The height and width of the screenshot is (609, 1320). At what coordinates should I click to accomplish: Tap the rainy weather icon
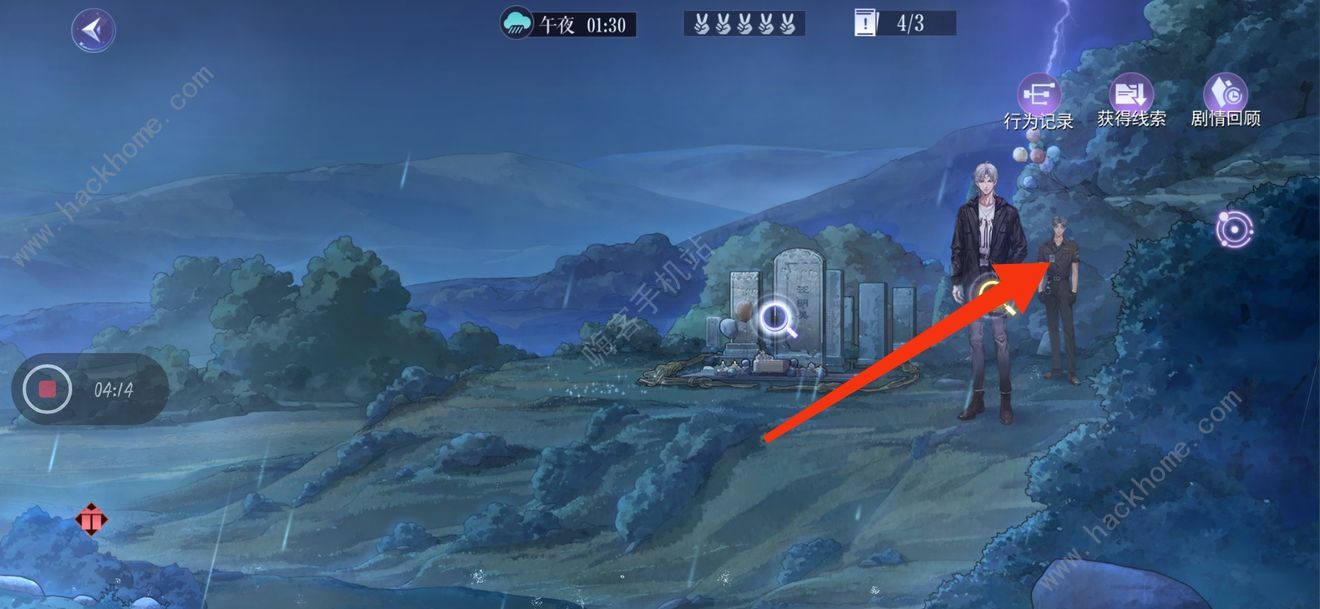coord(517,23)
